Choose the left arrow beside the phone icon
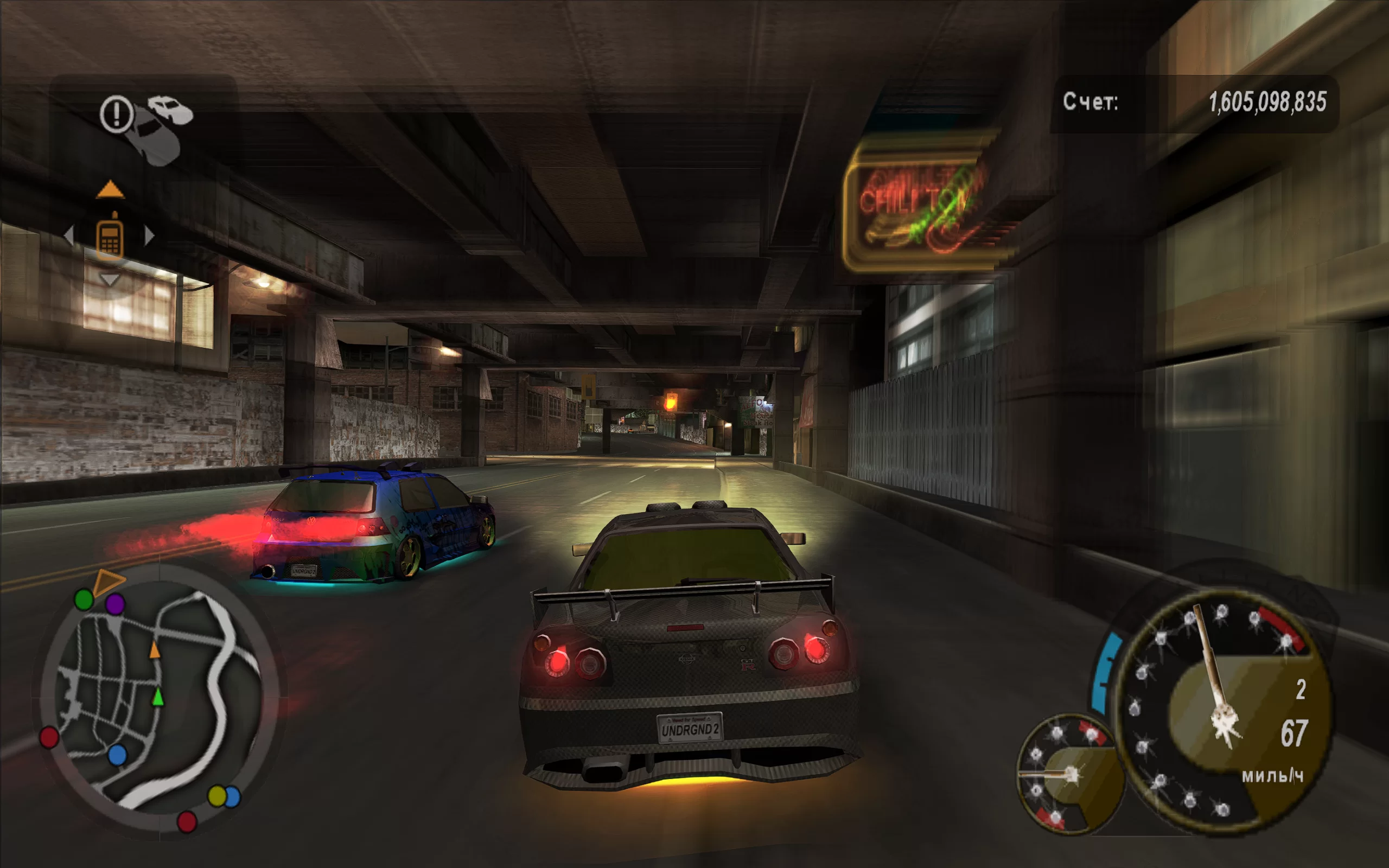 pos(69,235)
